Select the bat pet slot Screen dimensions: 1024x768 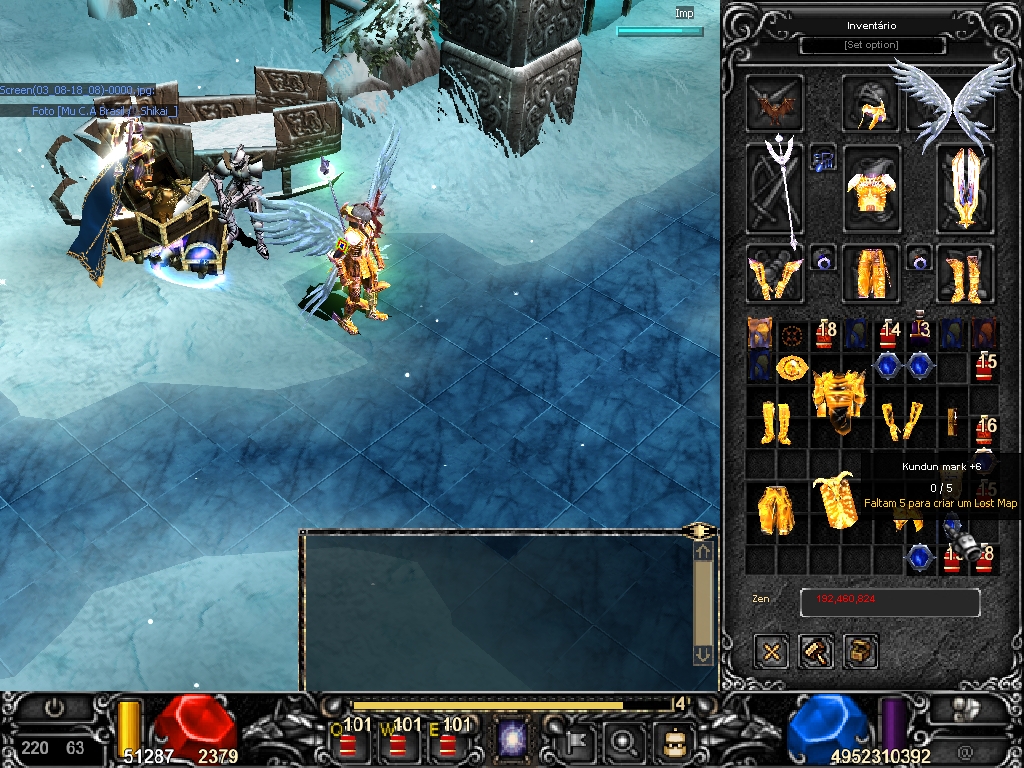(773, 104)
